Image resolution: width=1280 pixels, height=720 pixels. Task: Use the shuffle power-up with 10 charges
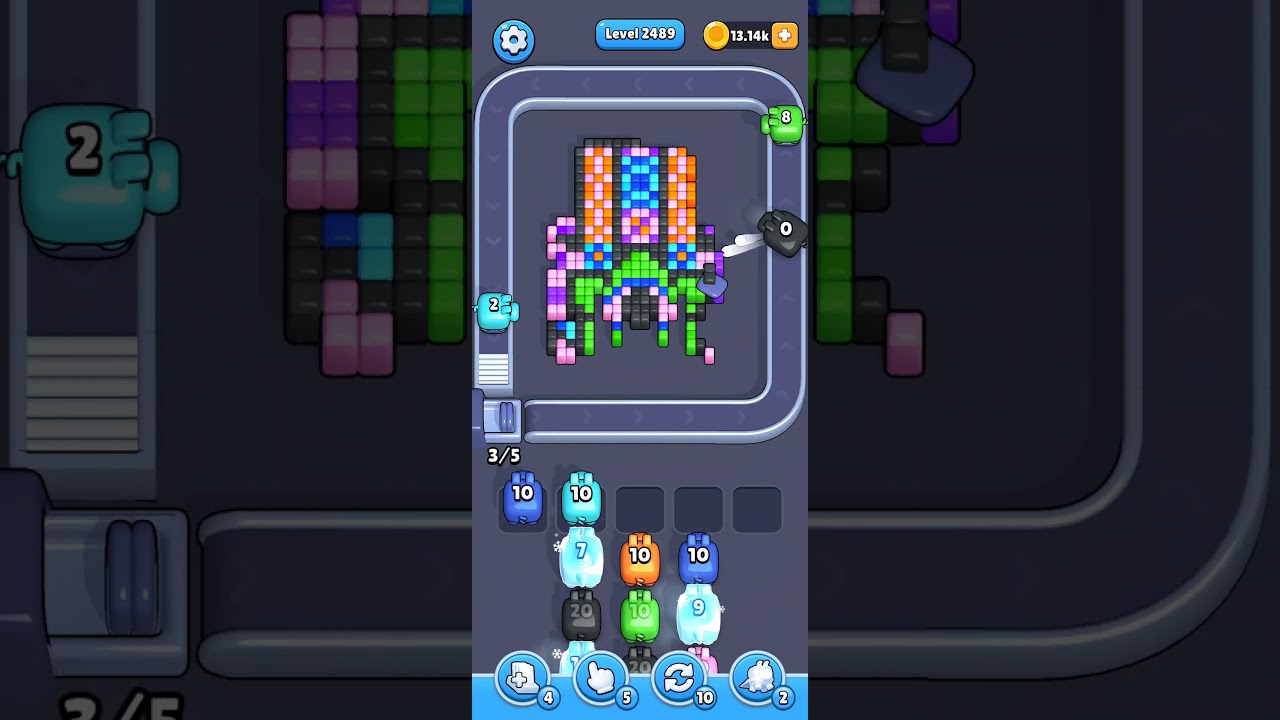(679, 678)
